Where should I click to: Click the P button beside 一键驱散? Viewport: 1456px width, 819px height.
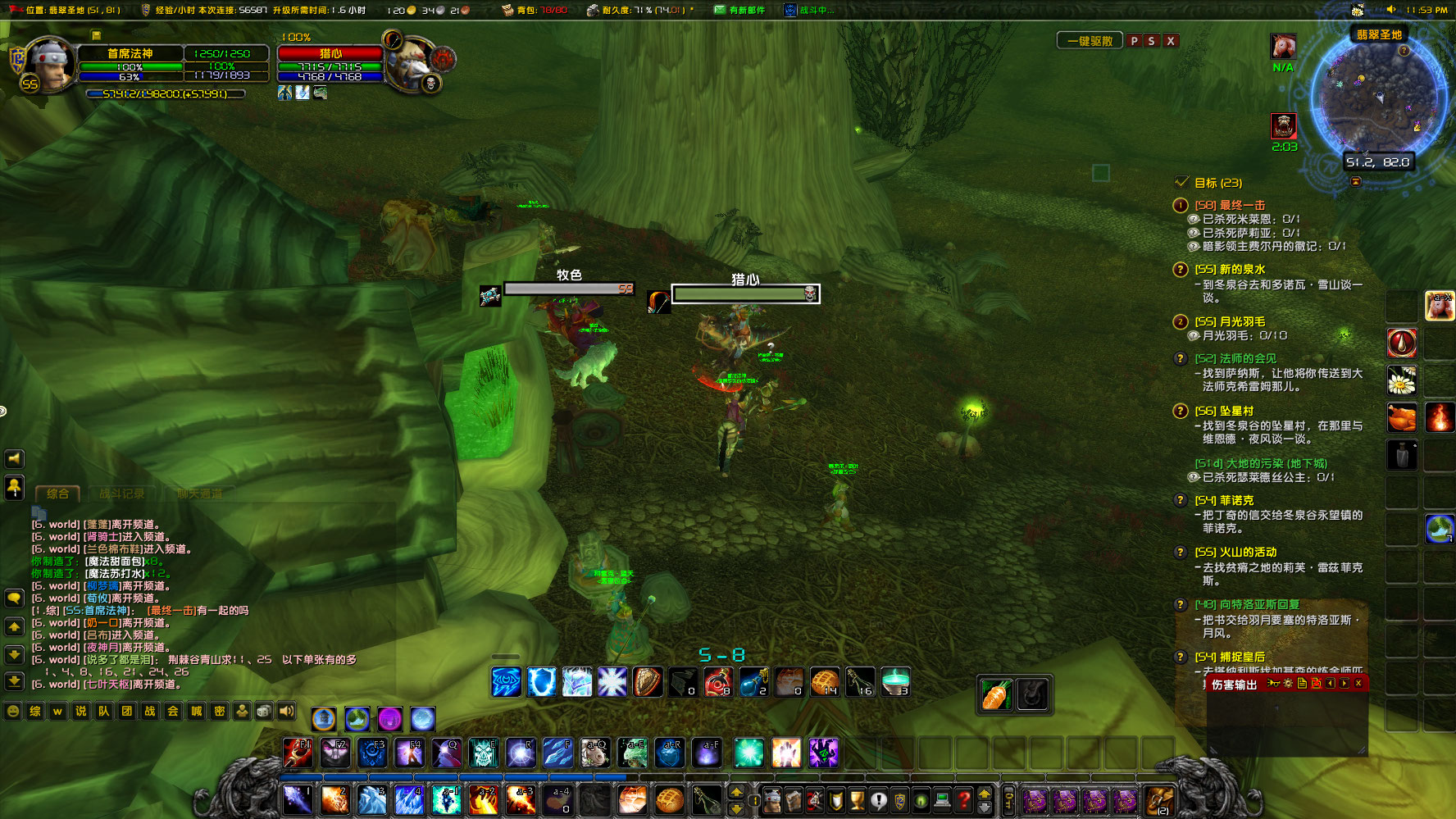click(x=1135, y=40)
